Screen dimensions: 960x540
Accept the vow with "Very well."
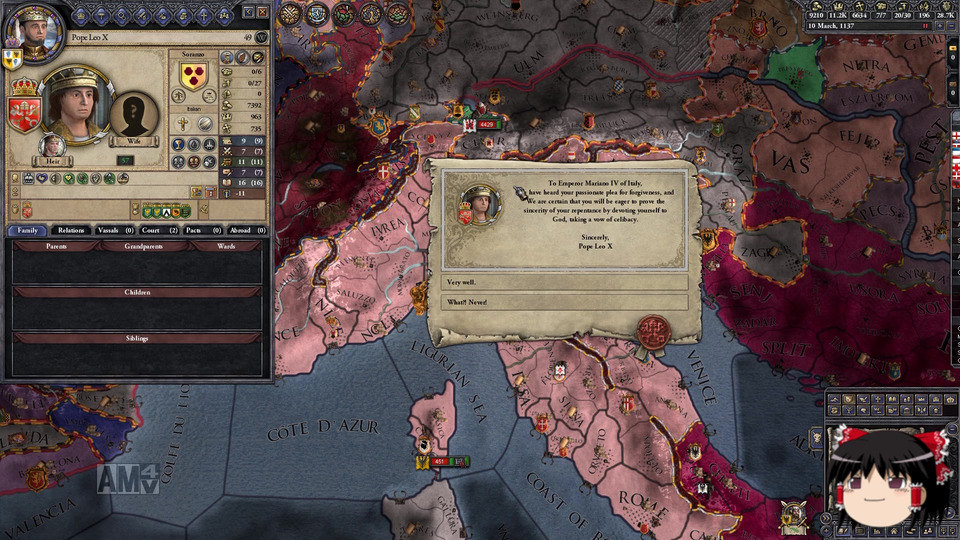564,283
